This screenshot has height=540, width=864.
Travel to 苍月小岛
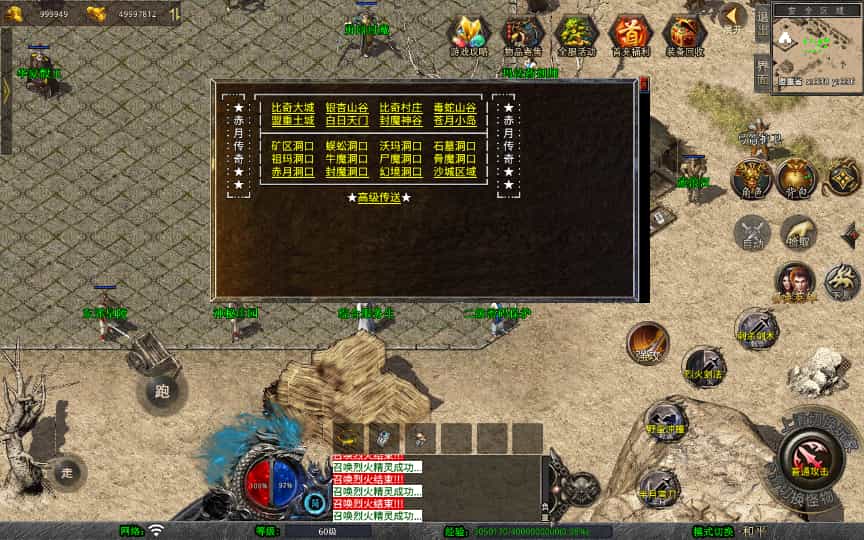(x=455, y=121)
